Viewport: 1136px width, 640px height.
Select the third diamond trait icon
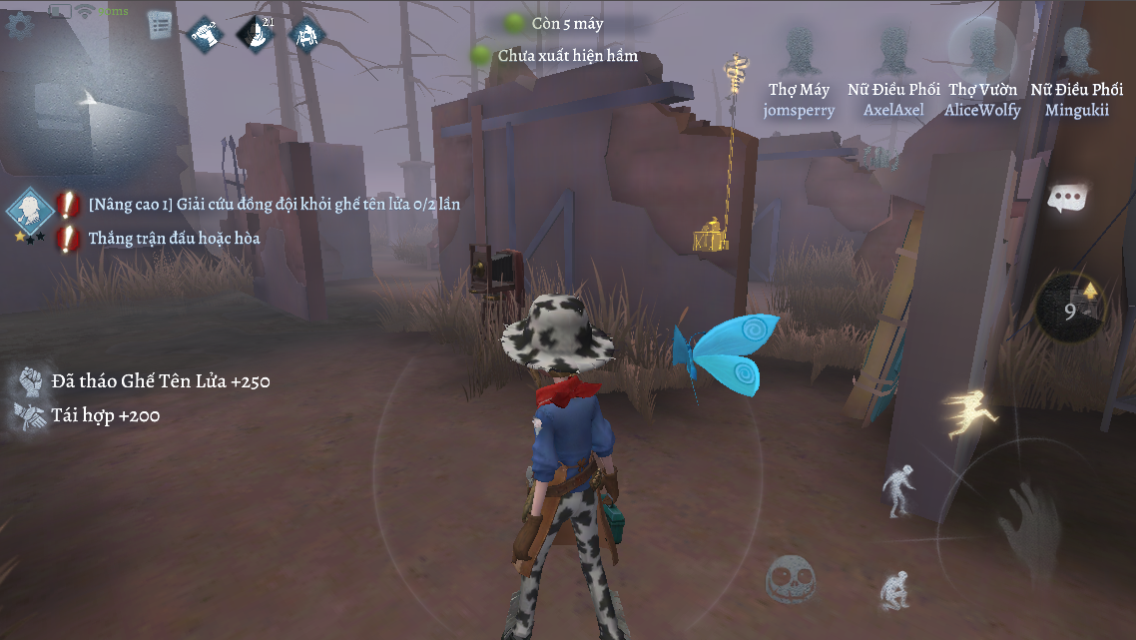306,35
